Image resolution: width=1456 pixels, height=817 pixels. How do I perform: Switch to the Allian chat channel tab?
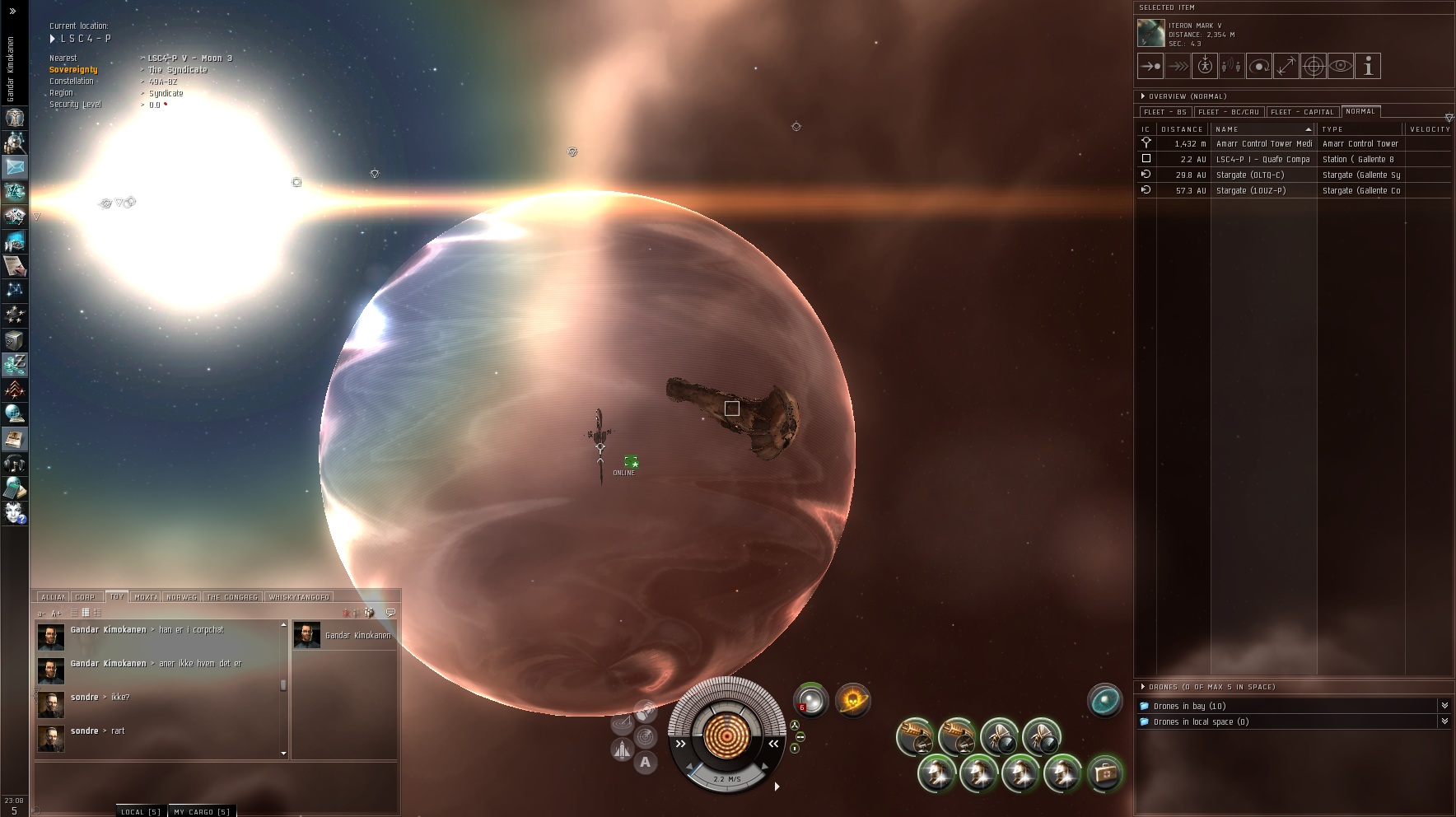click(x=53, y=597)
